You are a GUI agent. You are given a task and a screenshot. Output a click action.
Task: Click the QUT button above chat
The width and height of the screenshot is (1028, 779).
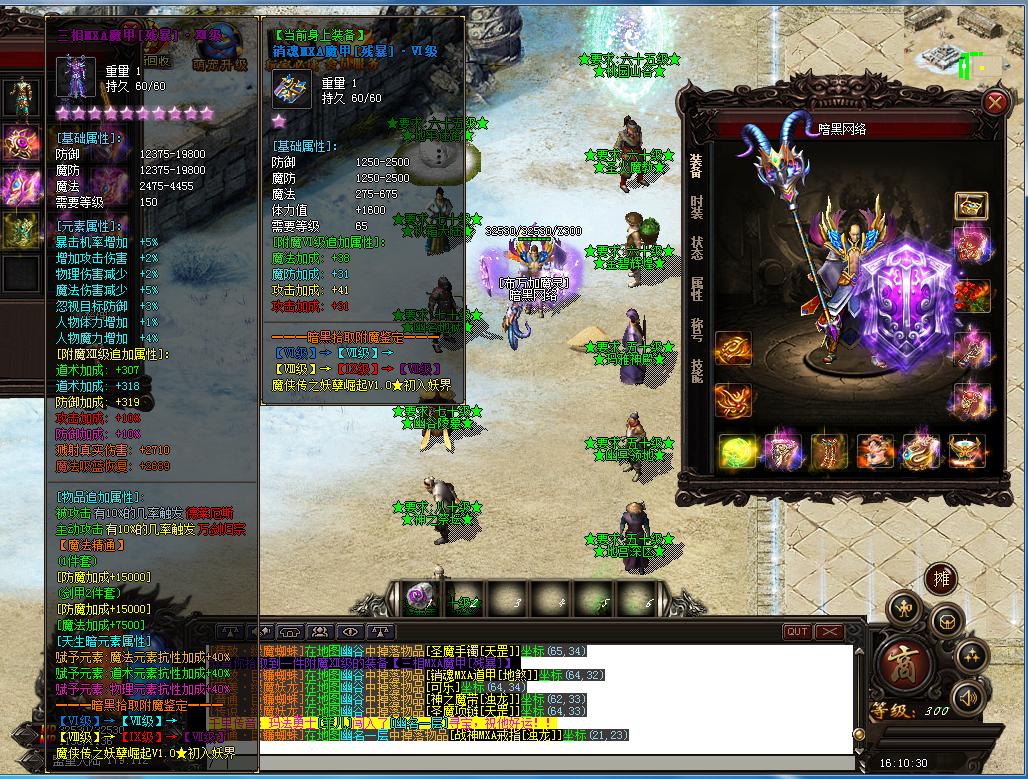[797, 632]
